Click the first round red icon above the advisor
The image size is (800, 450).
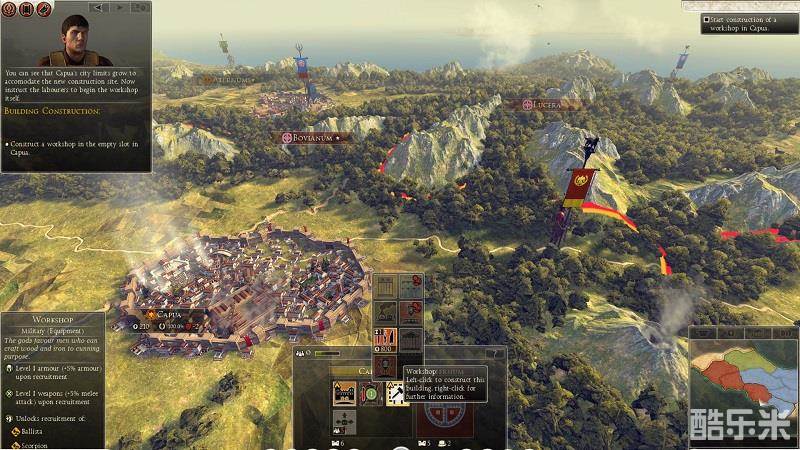tap(10, 8)
